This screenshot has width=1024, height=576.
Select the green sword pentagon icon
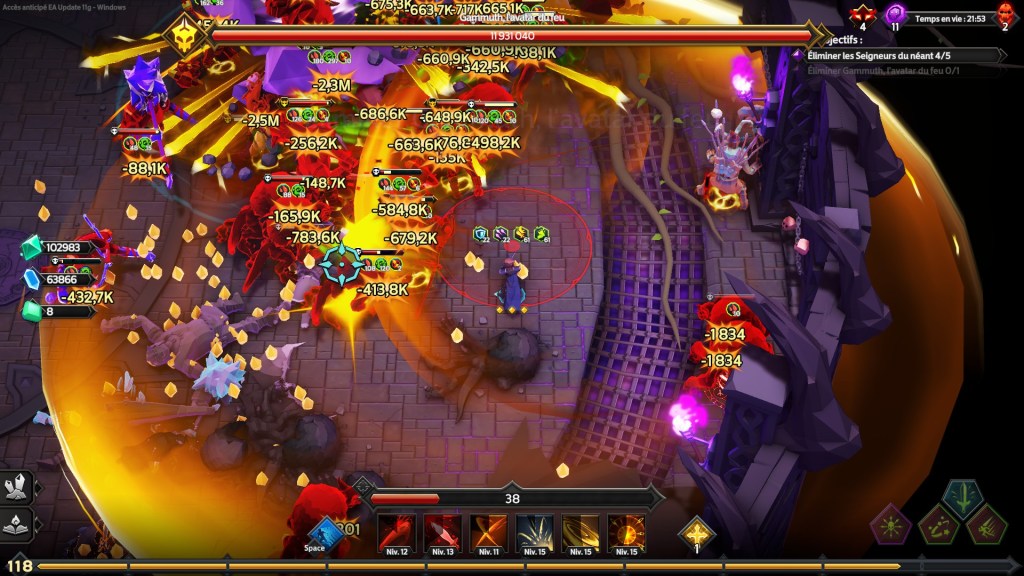[x=962, y=497]
